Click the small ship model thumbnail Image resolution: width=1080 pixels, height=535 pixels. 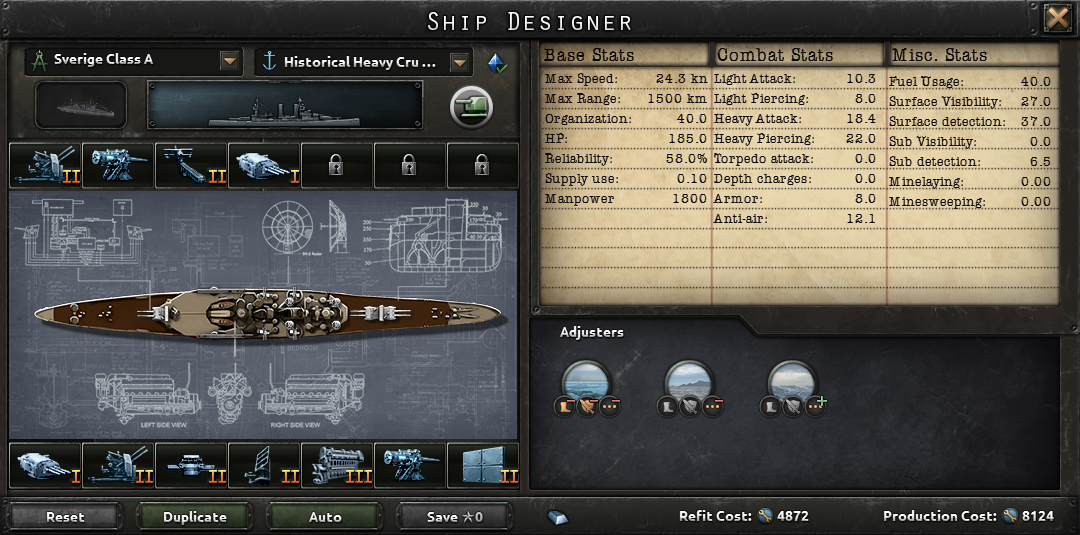[81, 106]
